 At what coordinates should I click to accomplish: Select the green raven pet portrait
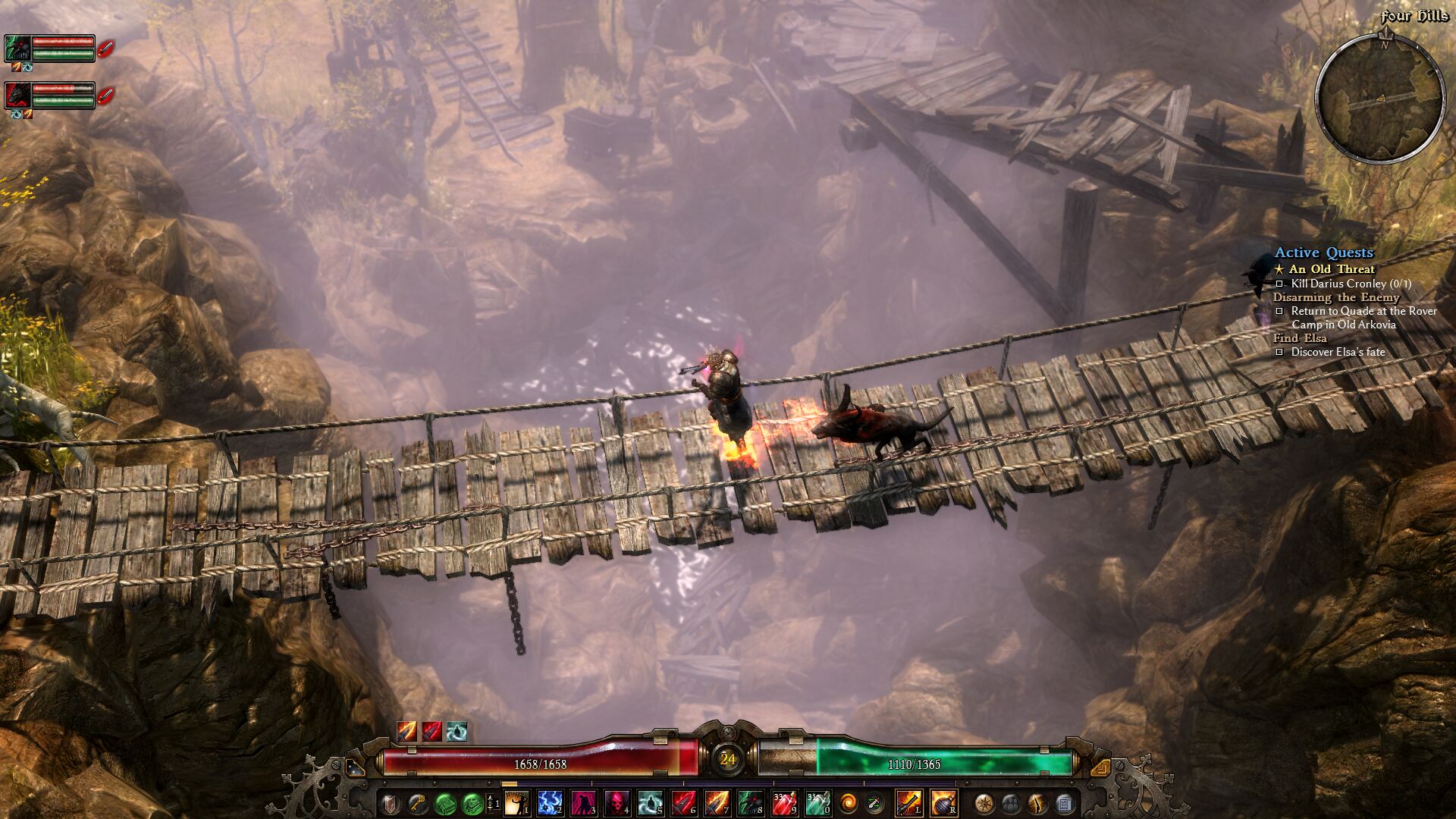click(x=17, y=48)
